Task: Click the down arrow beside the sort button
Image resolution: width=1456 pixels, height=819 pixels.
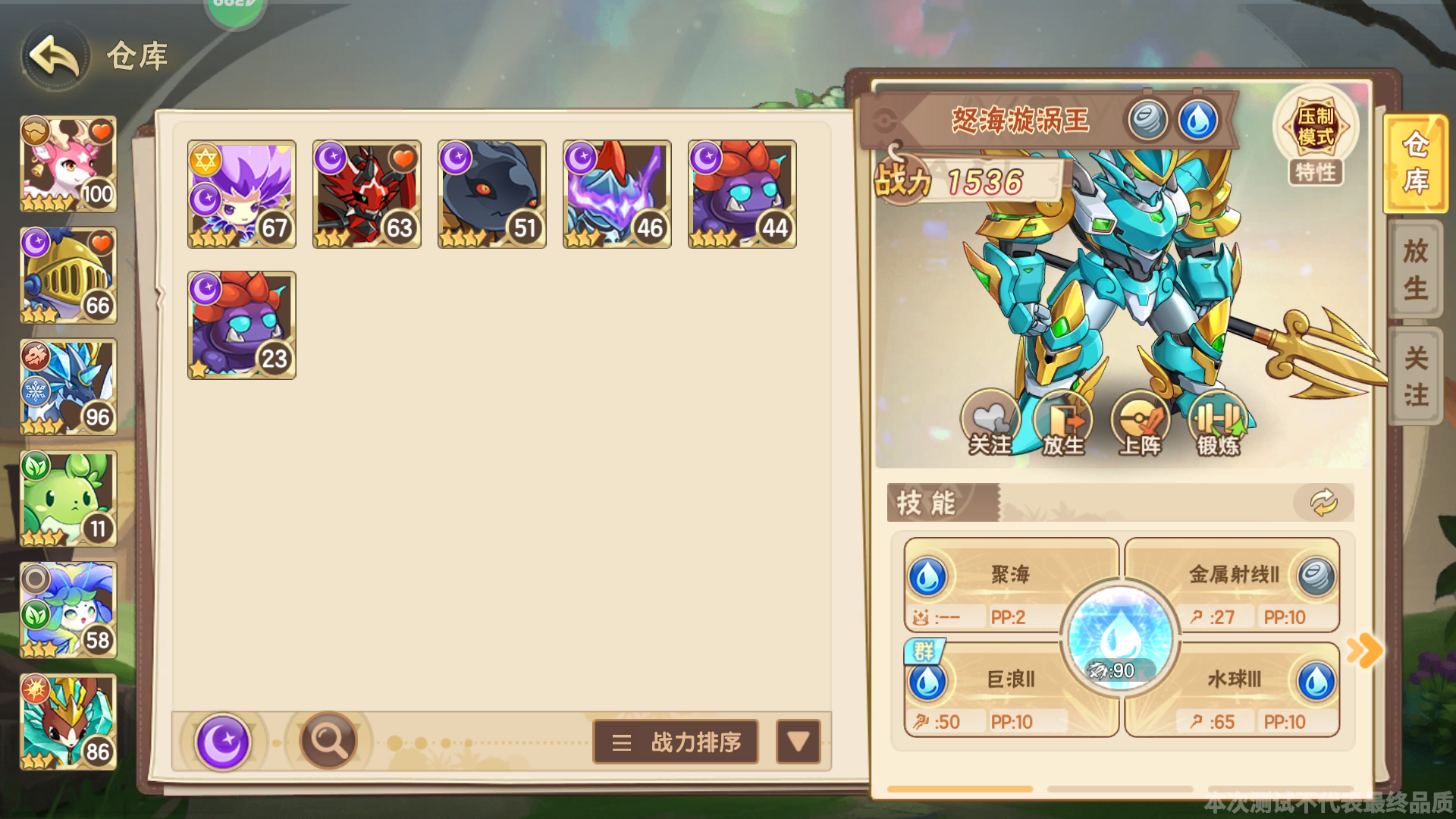Action: tap(798, 742)
